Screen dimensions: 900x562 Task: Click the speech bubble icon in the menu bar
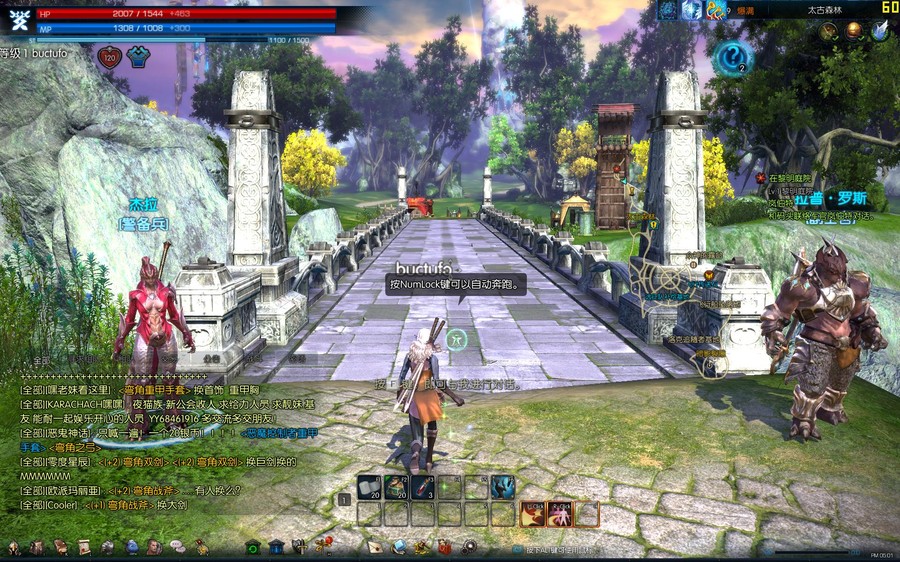176,547
